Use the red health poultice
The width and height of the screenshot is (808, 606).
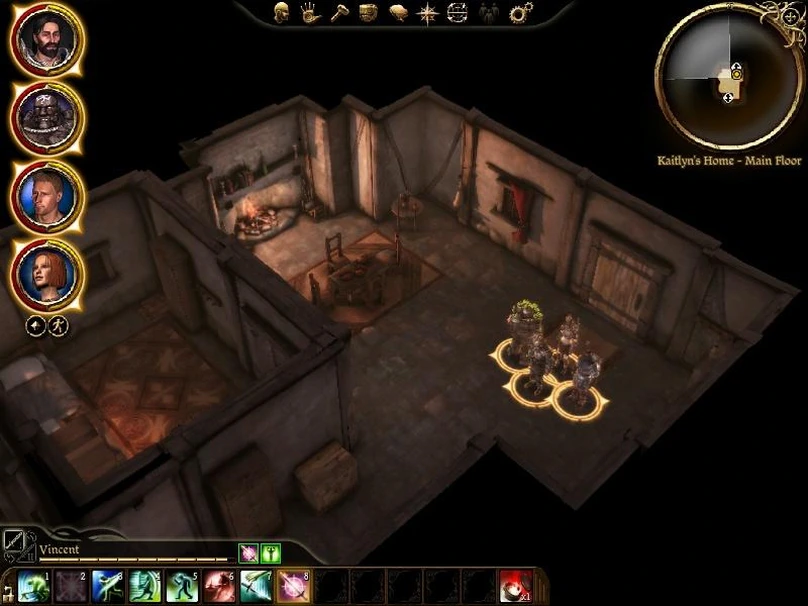click(516, 585)
